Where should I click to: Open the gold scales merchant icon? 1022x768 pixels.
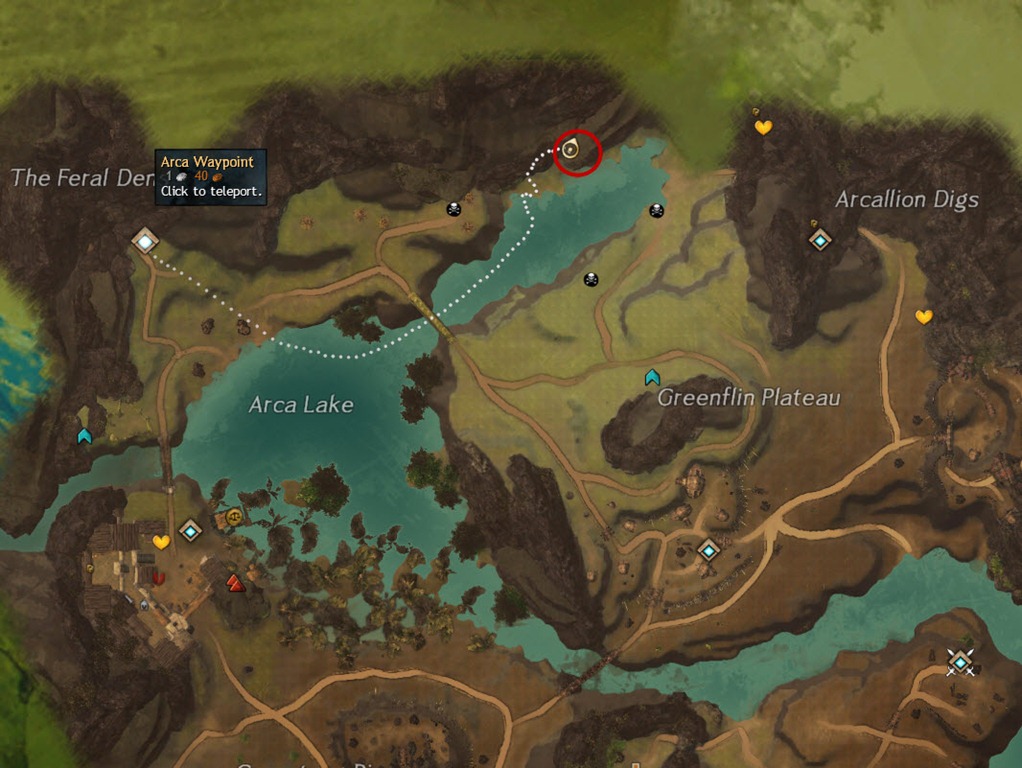click(x=235, y=516)
